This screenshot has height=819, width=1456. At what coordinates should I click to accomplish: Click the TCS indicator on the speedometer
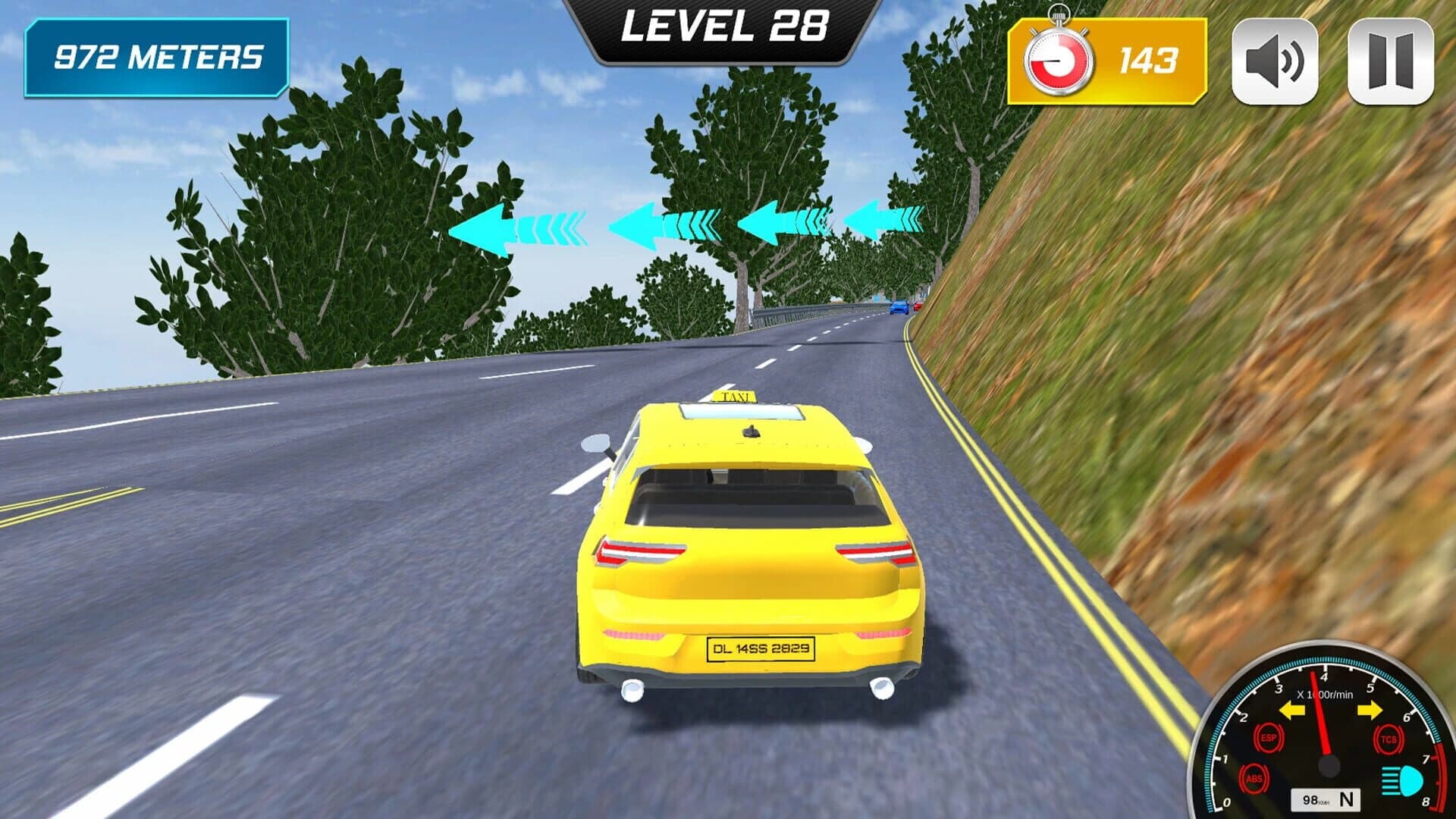click(1388, 739)
